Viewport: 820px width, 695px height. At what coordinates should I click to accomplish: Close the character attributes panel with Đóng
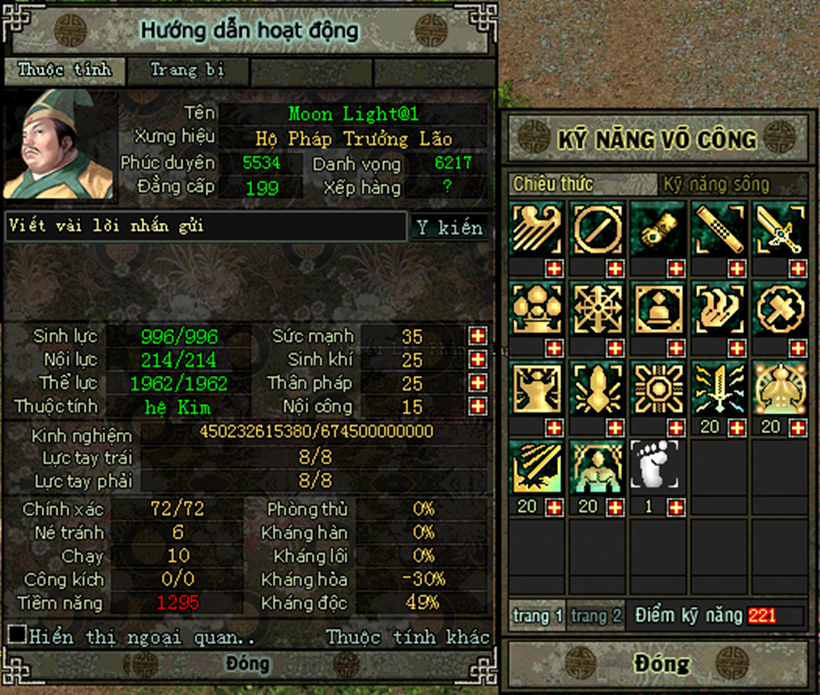pos(247,663)
